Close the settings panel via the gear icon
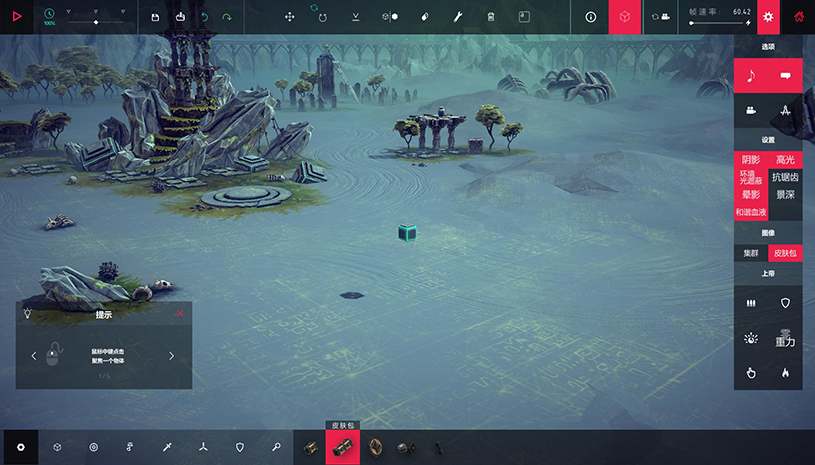This screenshot has width=815, height=465. (x=768, y=17)
